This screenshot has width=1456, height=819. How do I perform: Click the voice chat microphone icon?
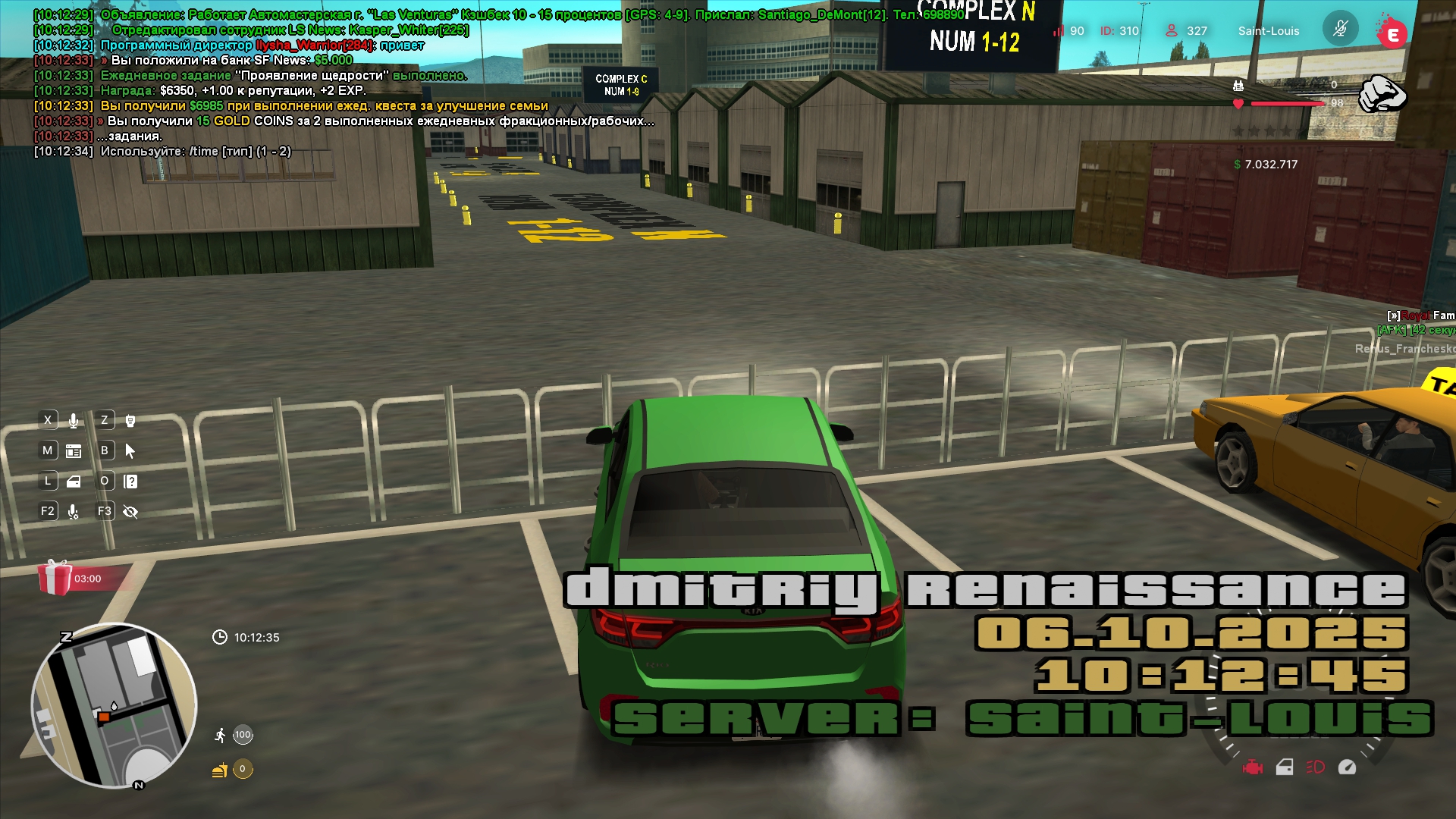(x=74, y=420)
